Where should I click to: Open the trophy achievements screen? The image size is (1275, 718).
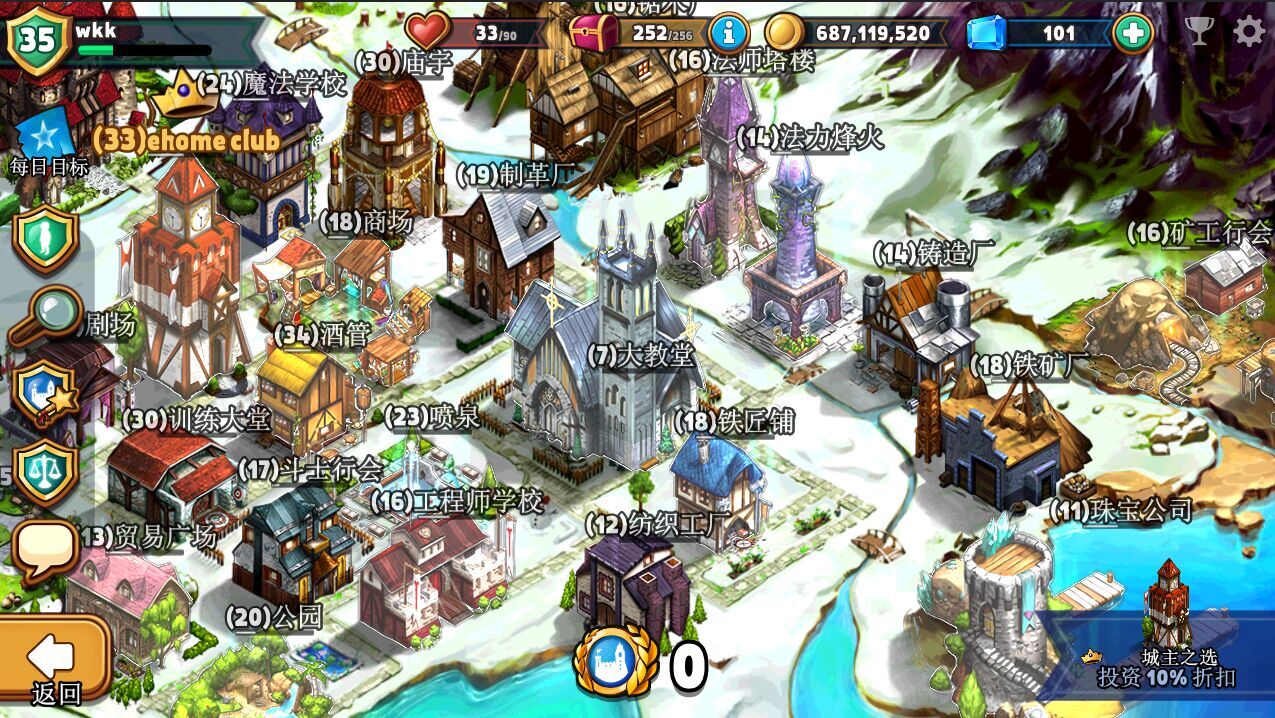pyautogui.click(x=1200, y=32)
